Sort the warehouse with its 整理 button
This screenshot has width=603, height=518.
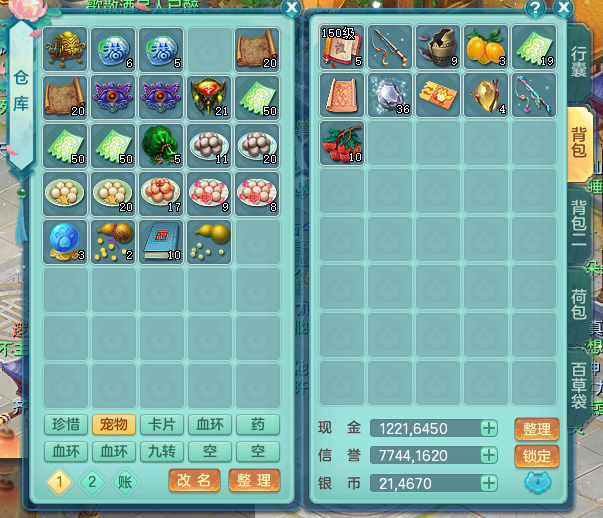pos(253,481)
